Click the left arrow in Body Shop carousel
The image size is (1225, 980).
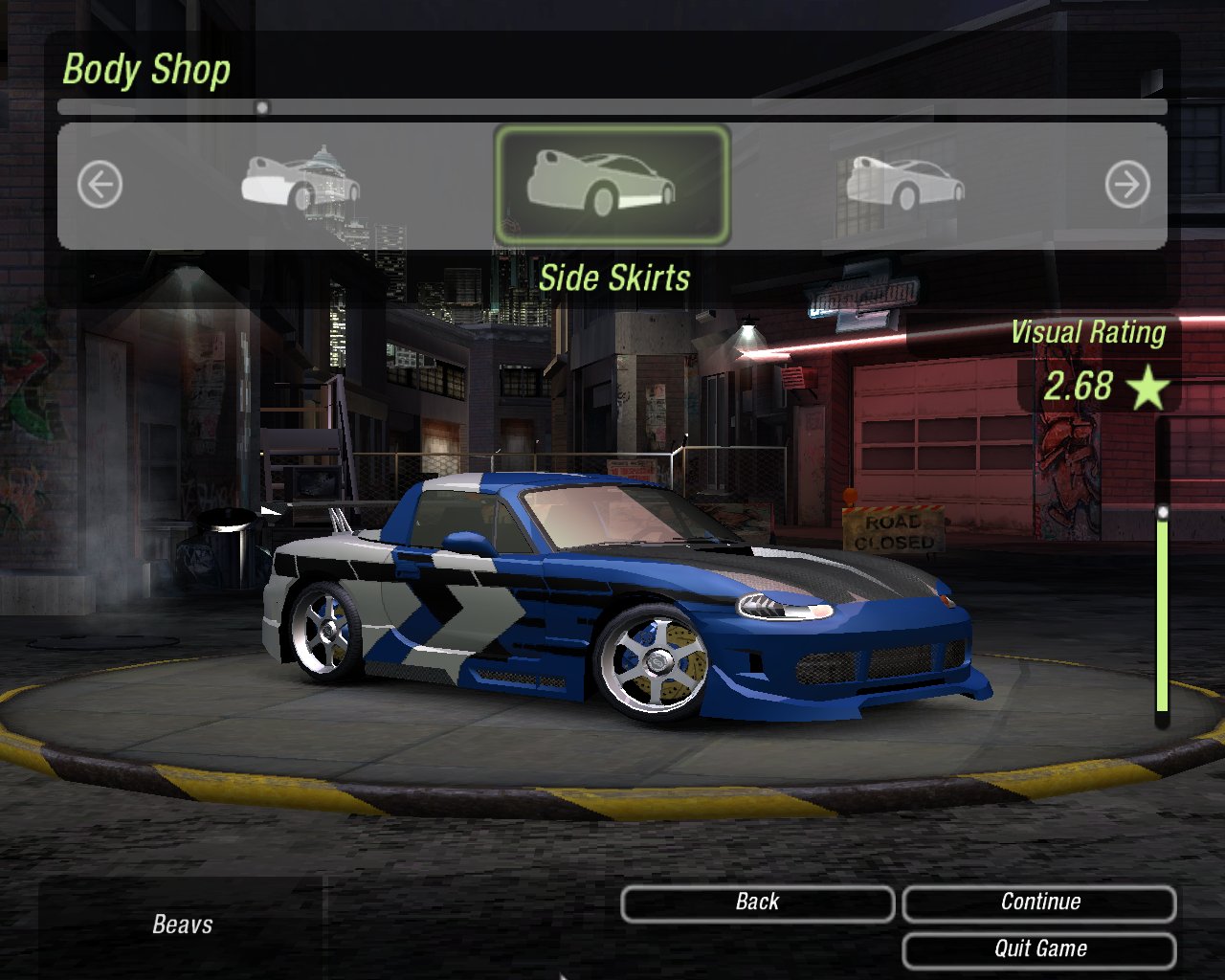click(x=100, y=184)
